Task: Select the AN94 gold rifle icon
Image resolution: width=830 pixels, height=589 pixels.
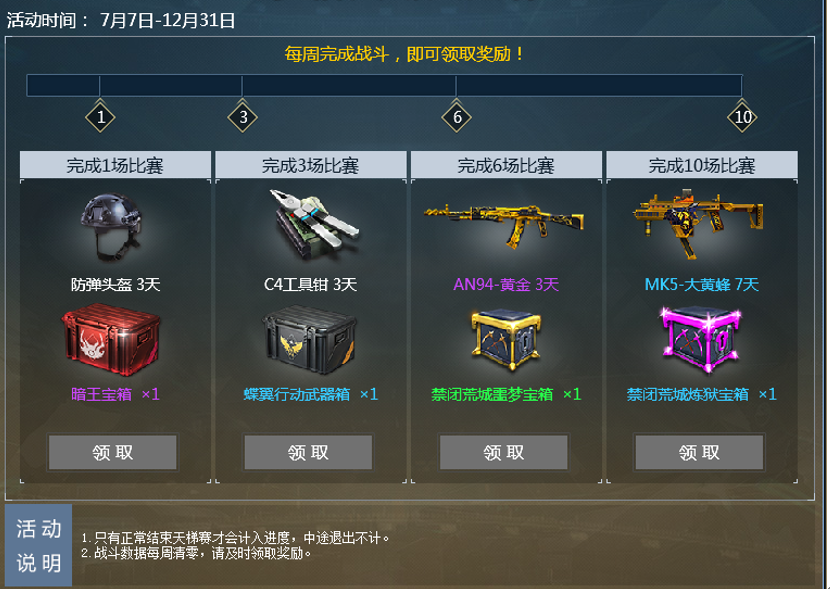Action: [x=503, y=220]
